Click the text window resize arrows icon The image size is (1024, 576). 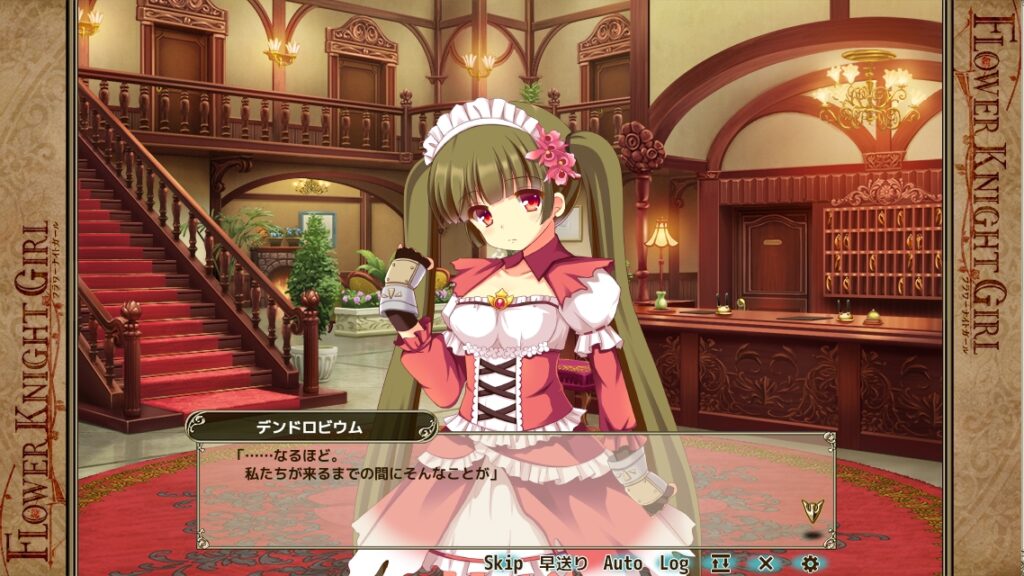click(722, 564)
